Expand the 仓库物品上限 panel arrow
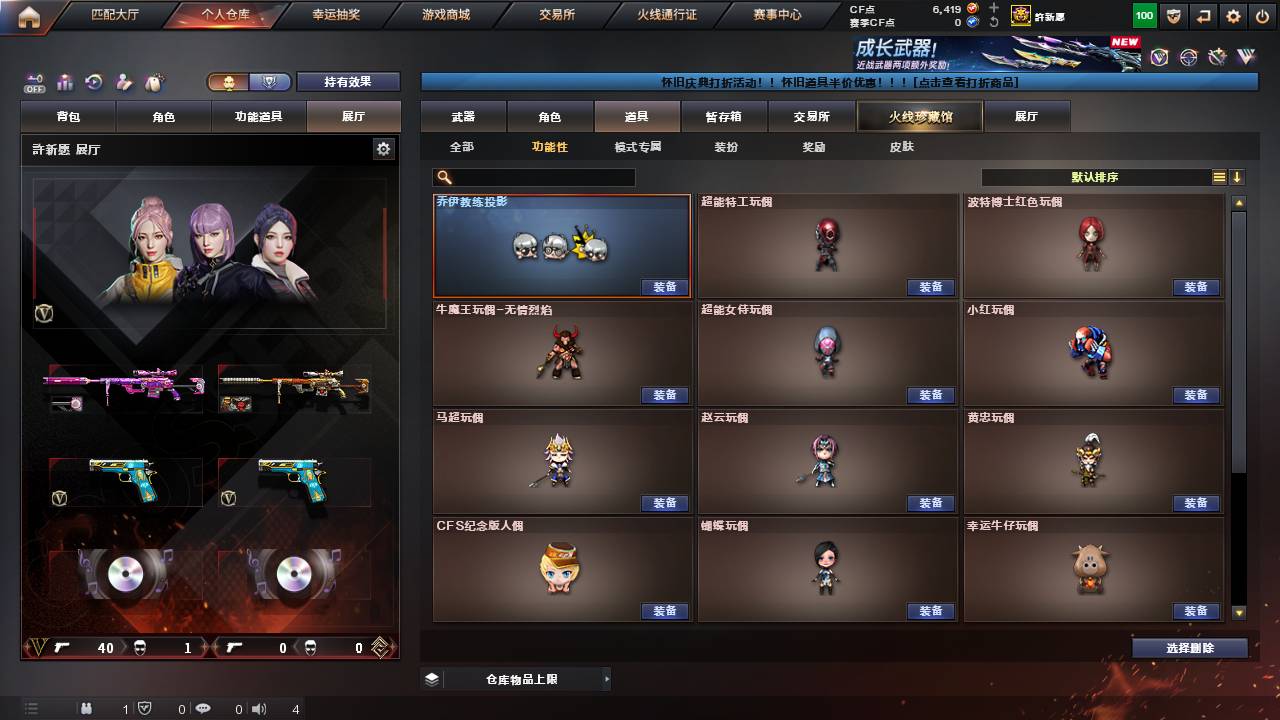This screenshot has width=1280, height=720. (x=606, y=678)
